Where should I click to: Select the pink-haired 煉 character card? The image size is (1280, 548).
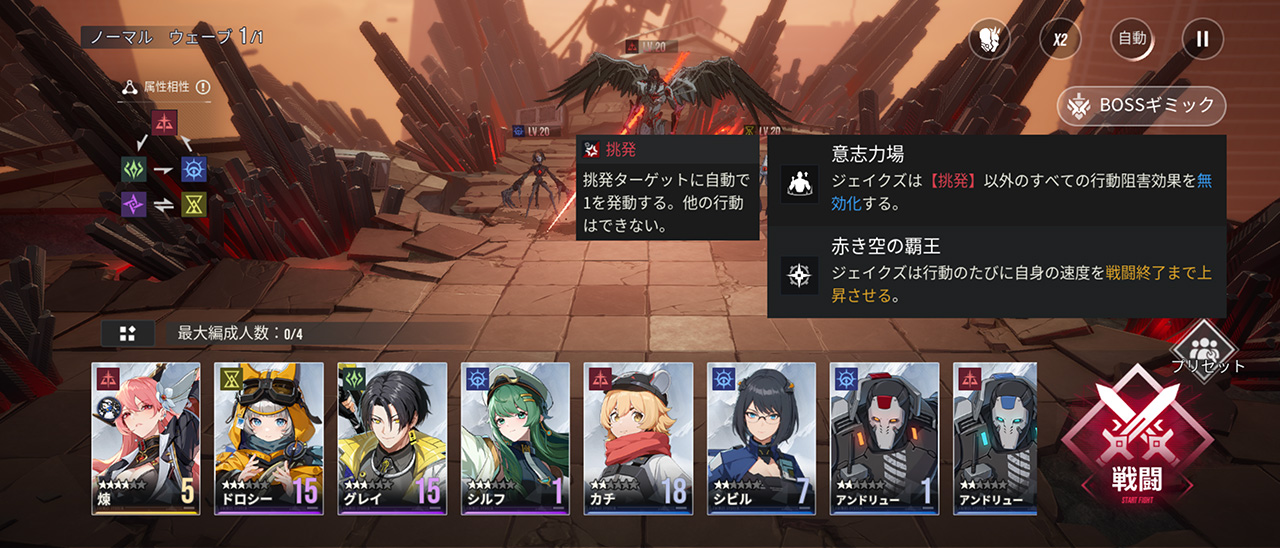coord(146,438)
